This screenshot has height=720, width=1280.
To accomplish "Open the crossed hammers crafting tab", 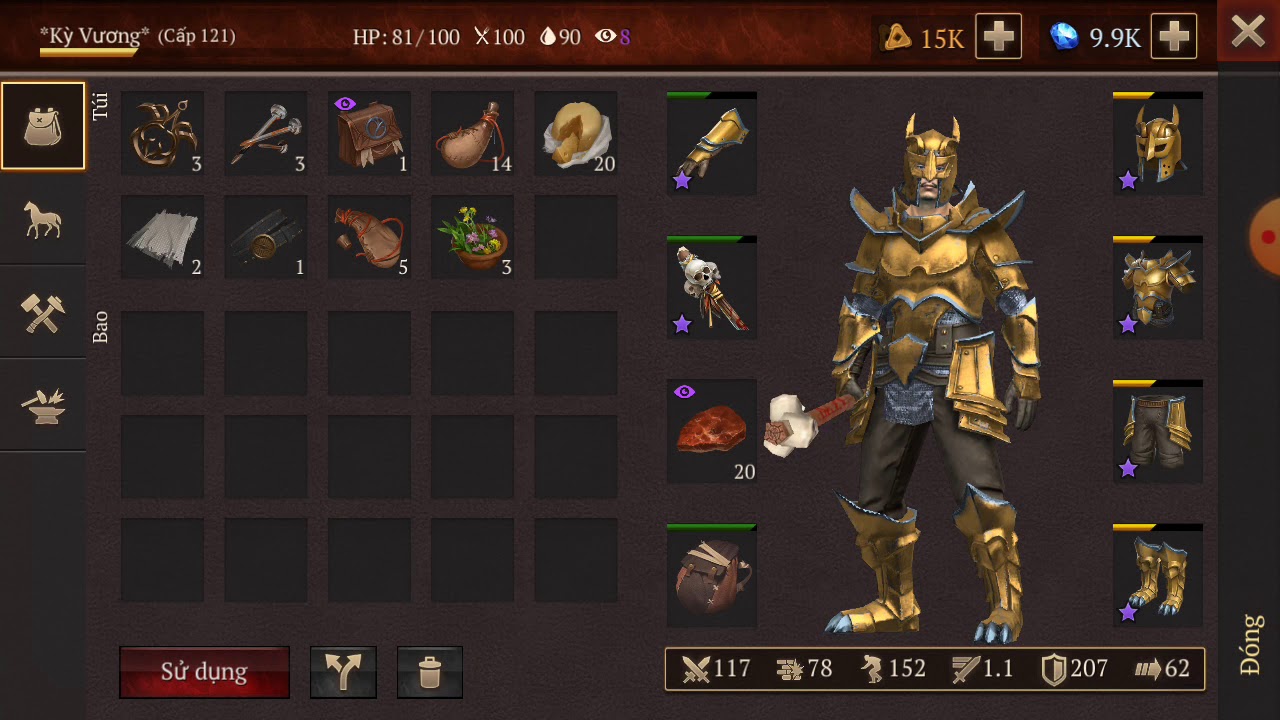I will (x=43, y=312).
